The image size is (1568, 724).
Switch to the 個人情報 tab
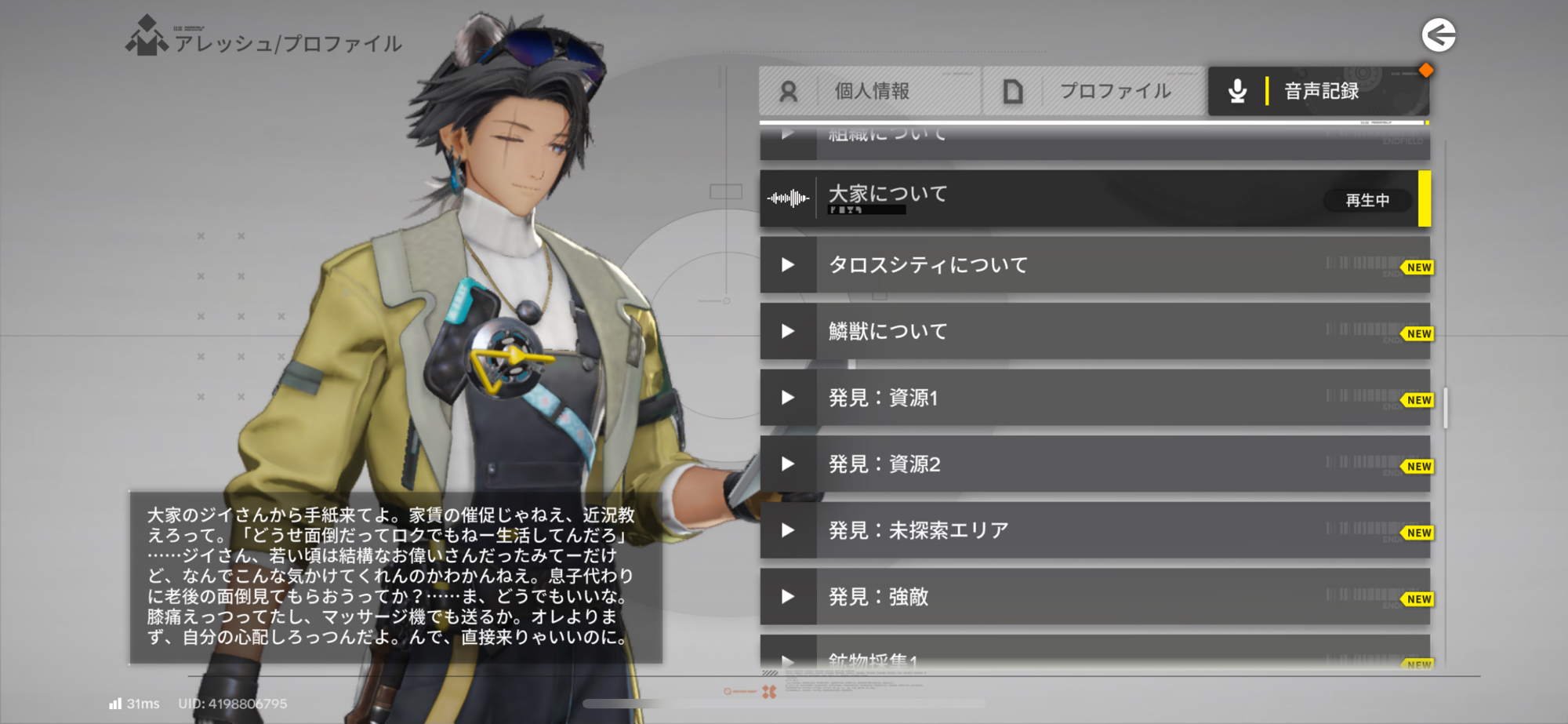pos(869,91)
